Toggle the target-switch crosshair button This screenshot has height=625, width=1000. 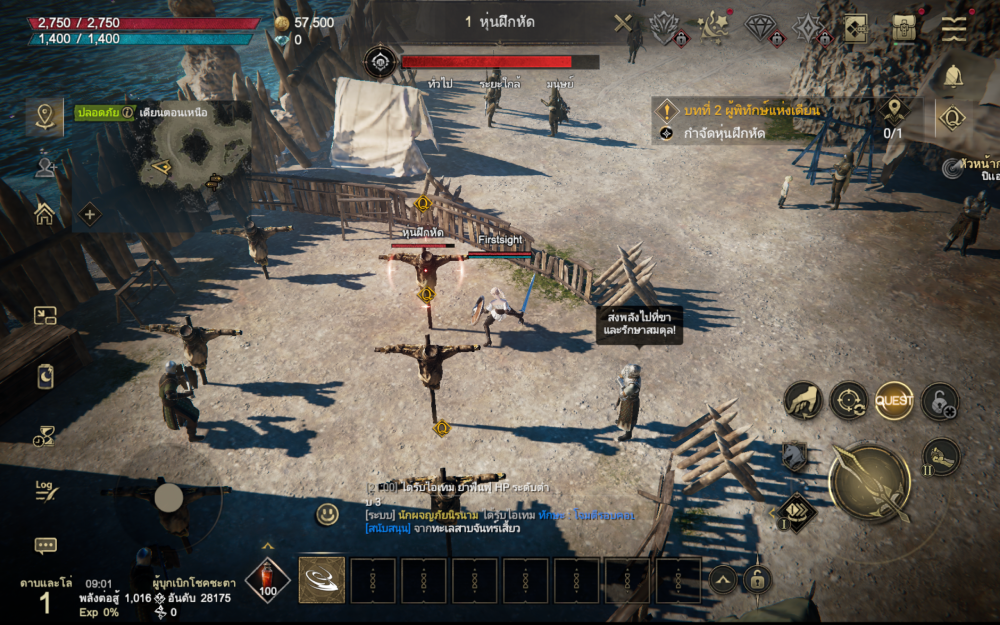pos(848,401)
